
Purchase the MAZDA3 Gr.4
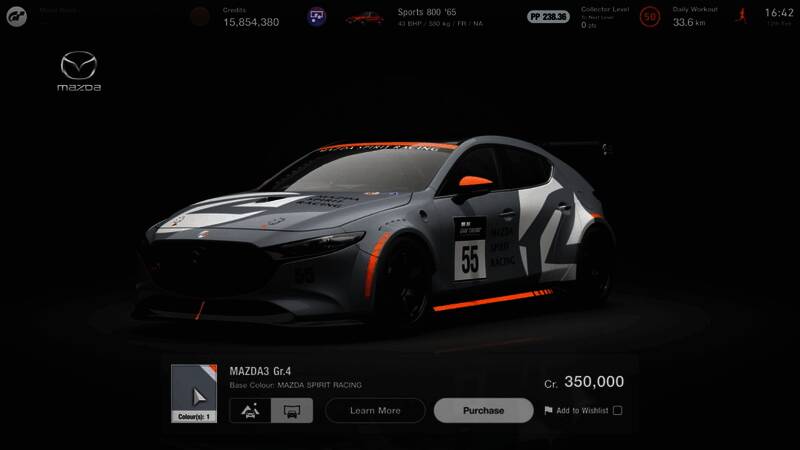click(x=483, y=410)
